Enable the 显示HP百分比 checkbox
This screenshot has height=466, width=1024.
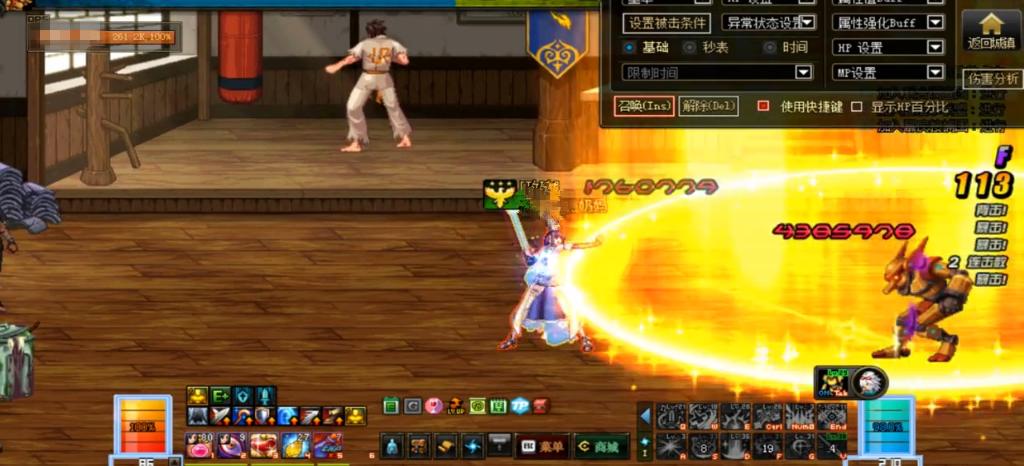click(x=856, y=106)
